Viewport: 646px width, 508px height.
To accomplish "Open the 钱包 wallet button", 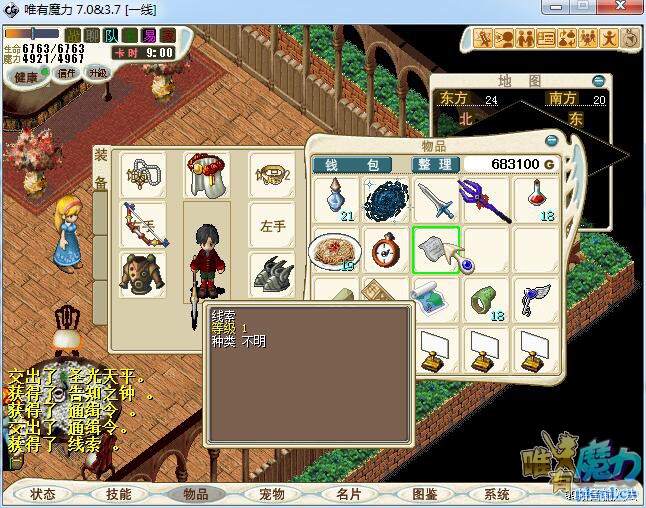I will tap(357, 164).
